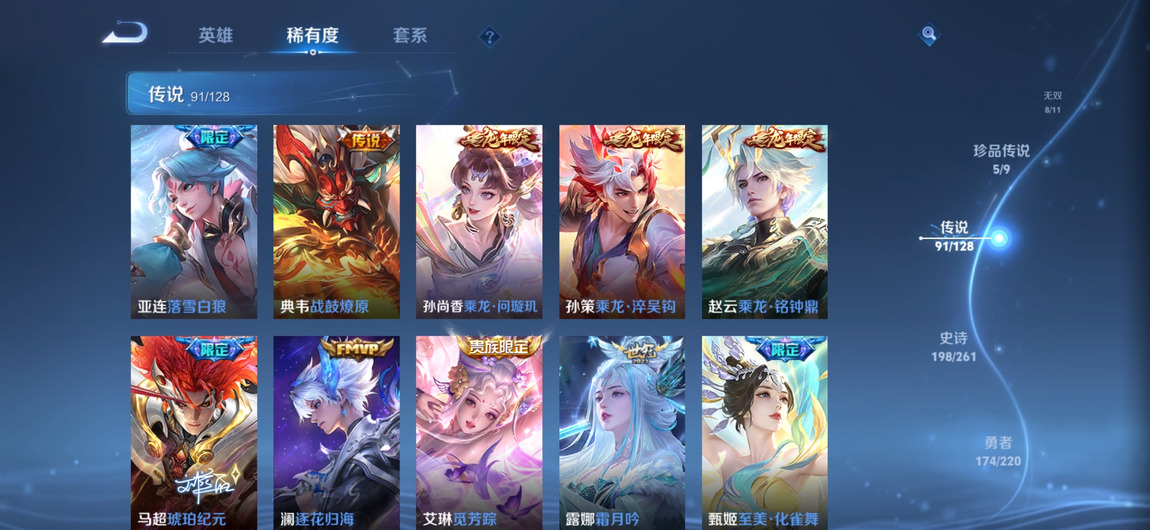View the 露娜 霜月吟 skin card

[x=622, y=432]
